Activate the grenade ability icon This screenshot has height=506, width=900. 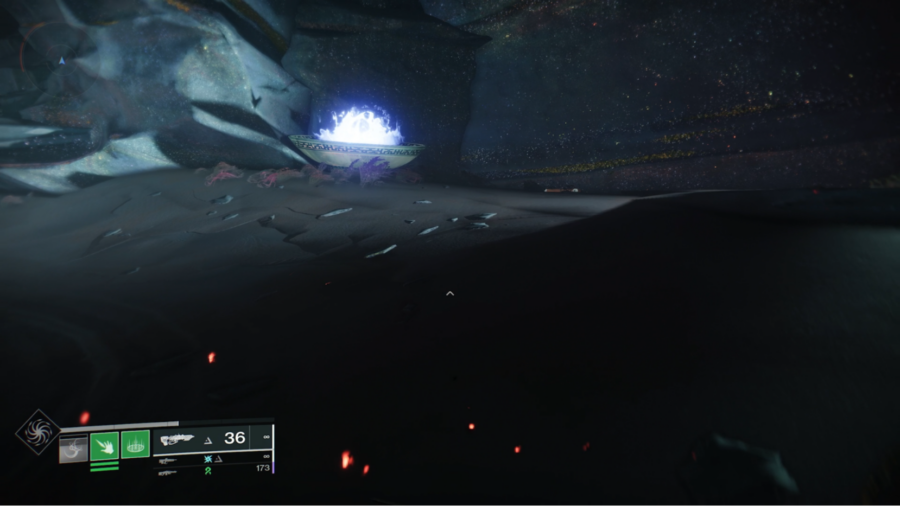tap(73, 447)
